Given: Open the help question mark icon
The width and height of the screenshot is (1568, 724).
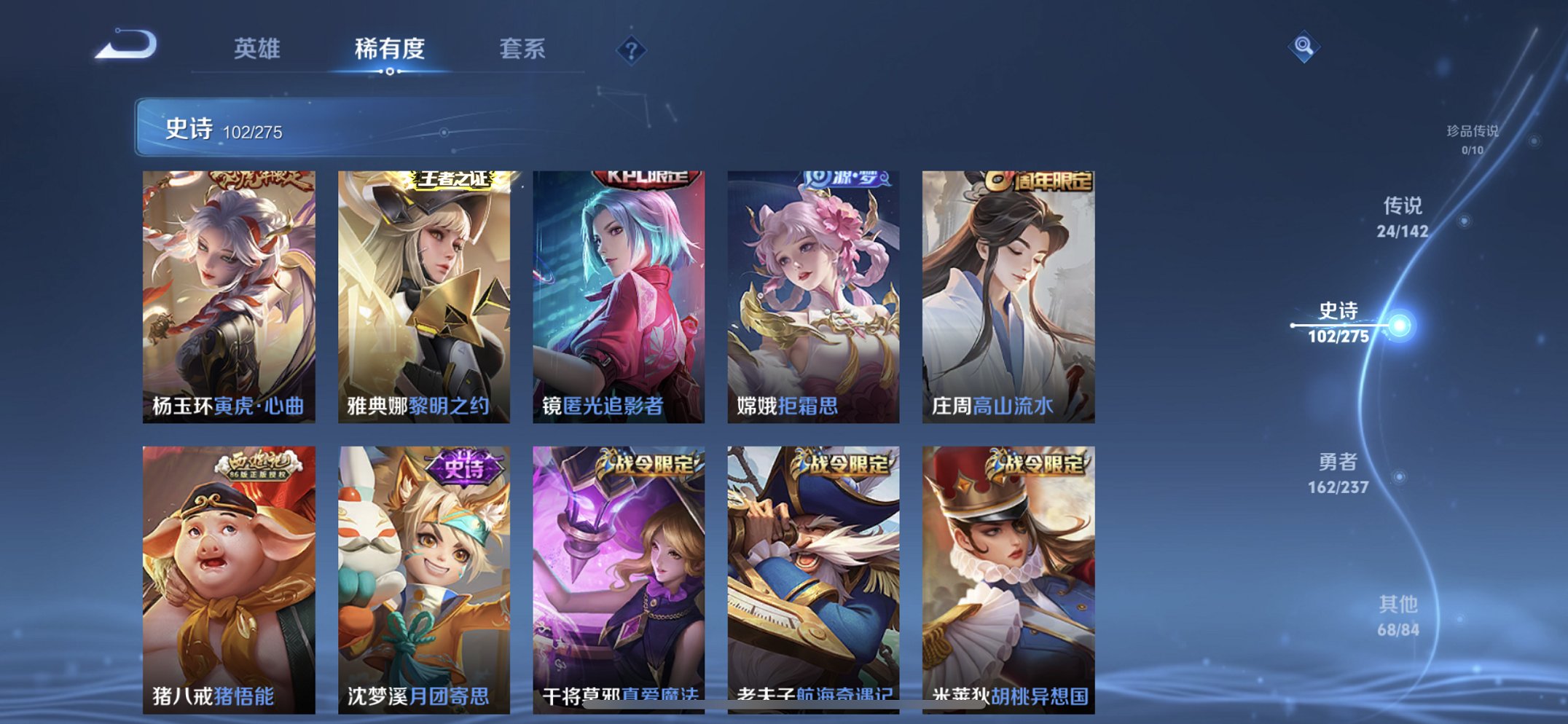Looking at the screenshot, I should (632, 50).
